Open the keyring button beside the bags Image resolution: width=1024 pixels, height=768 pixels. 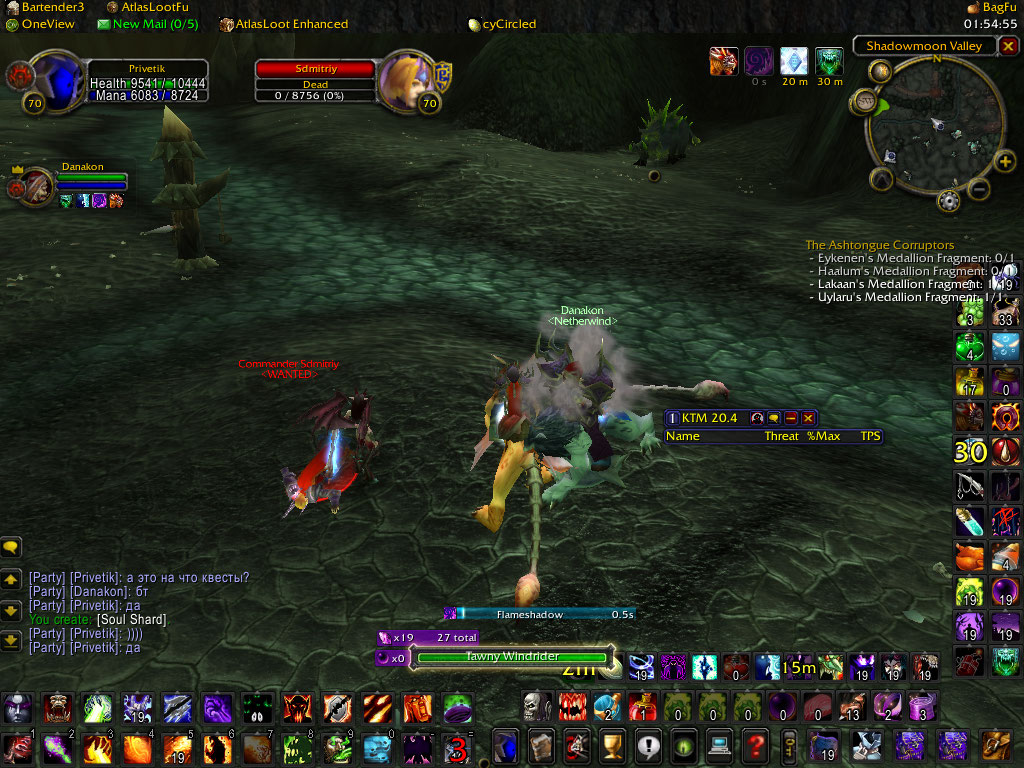point(790,745)
